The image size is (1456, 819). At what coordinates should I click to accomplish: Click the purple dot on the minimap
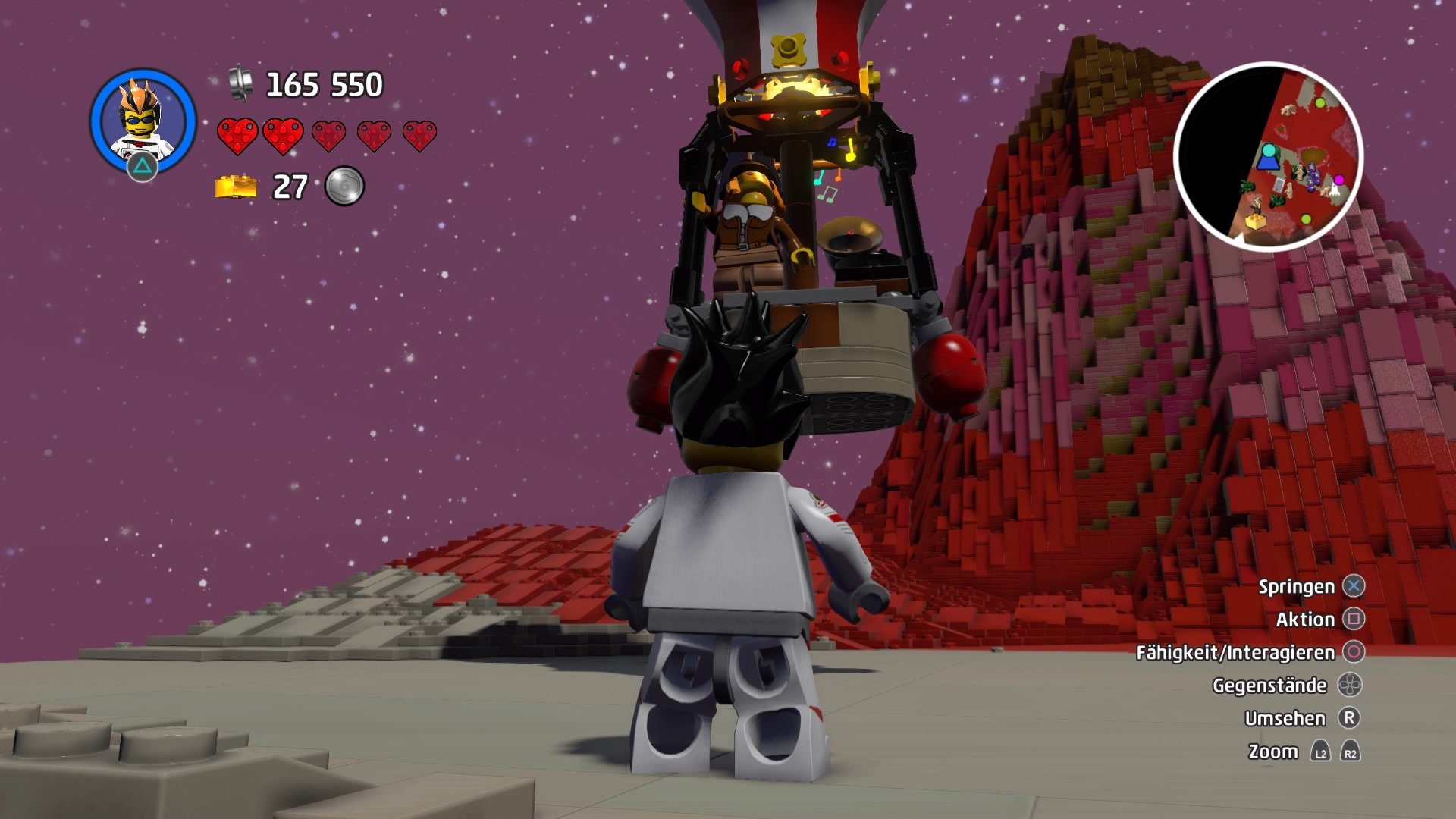pyautogui.click(x=1339, y=180)
